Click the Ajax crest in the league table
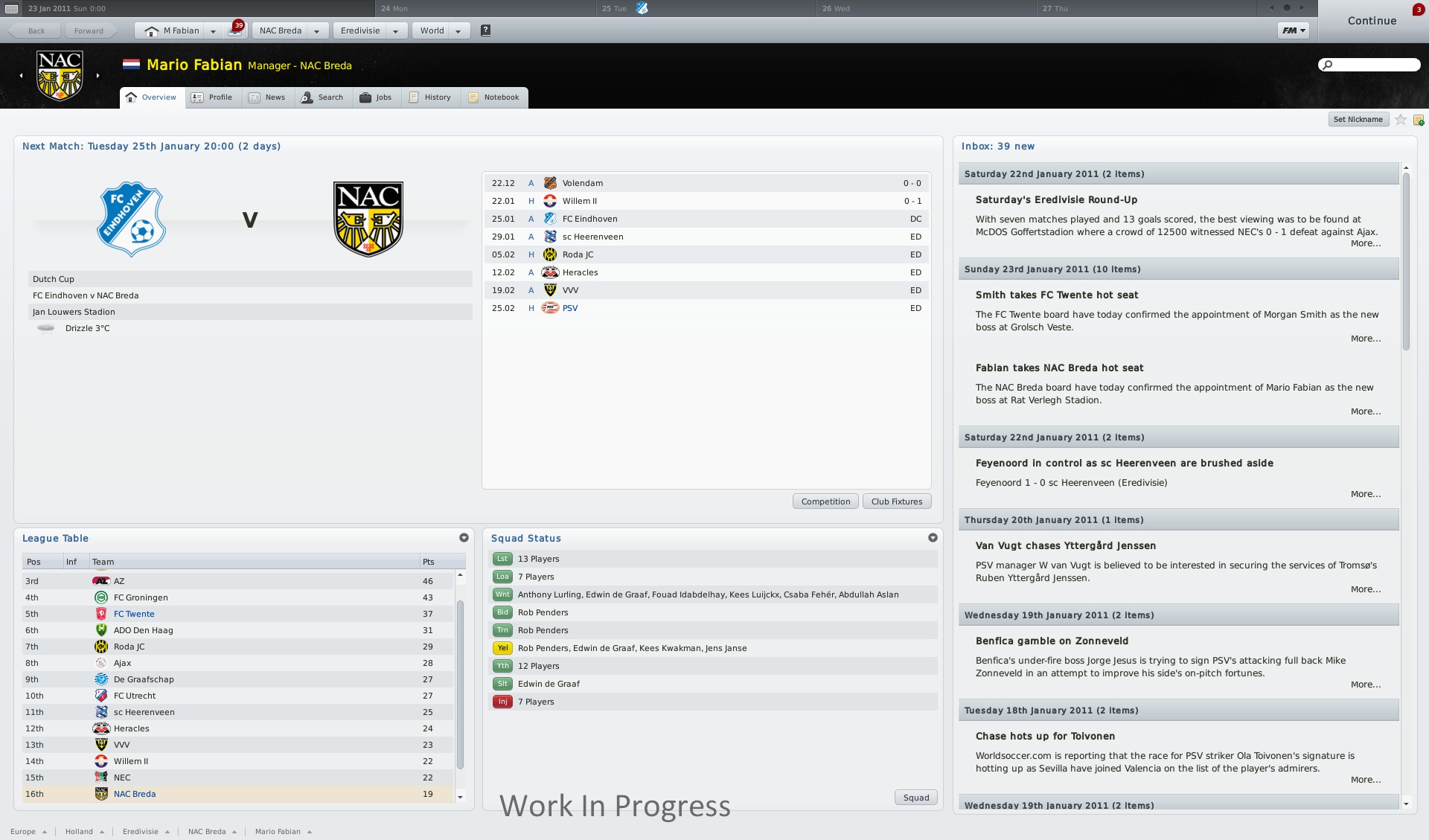Screen dimensions: 1429x840 pyautogui.click(x=102, y=663)
